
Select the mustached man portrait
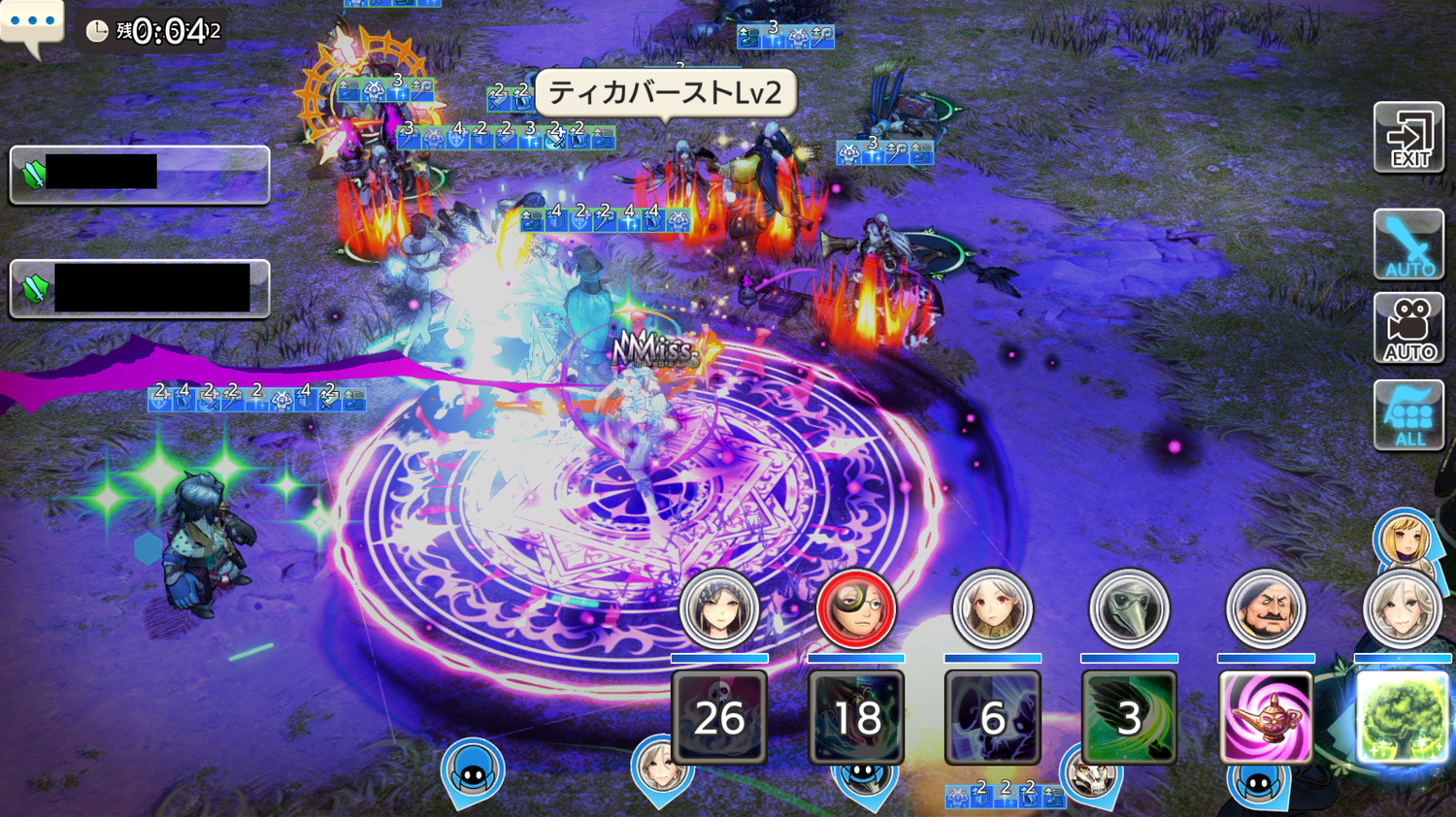click(1266, 609)
